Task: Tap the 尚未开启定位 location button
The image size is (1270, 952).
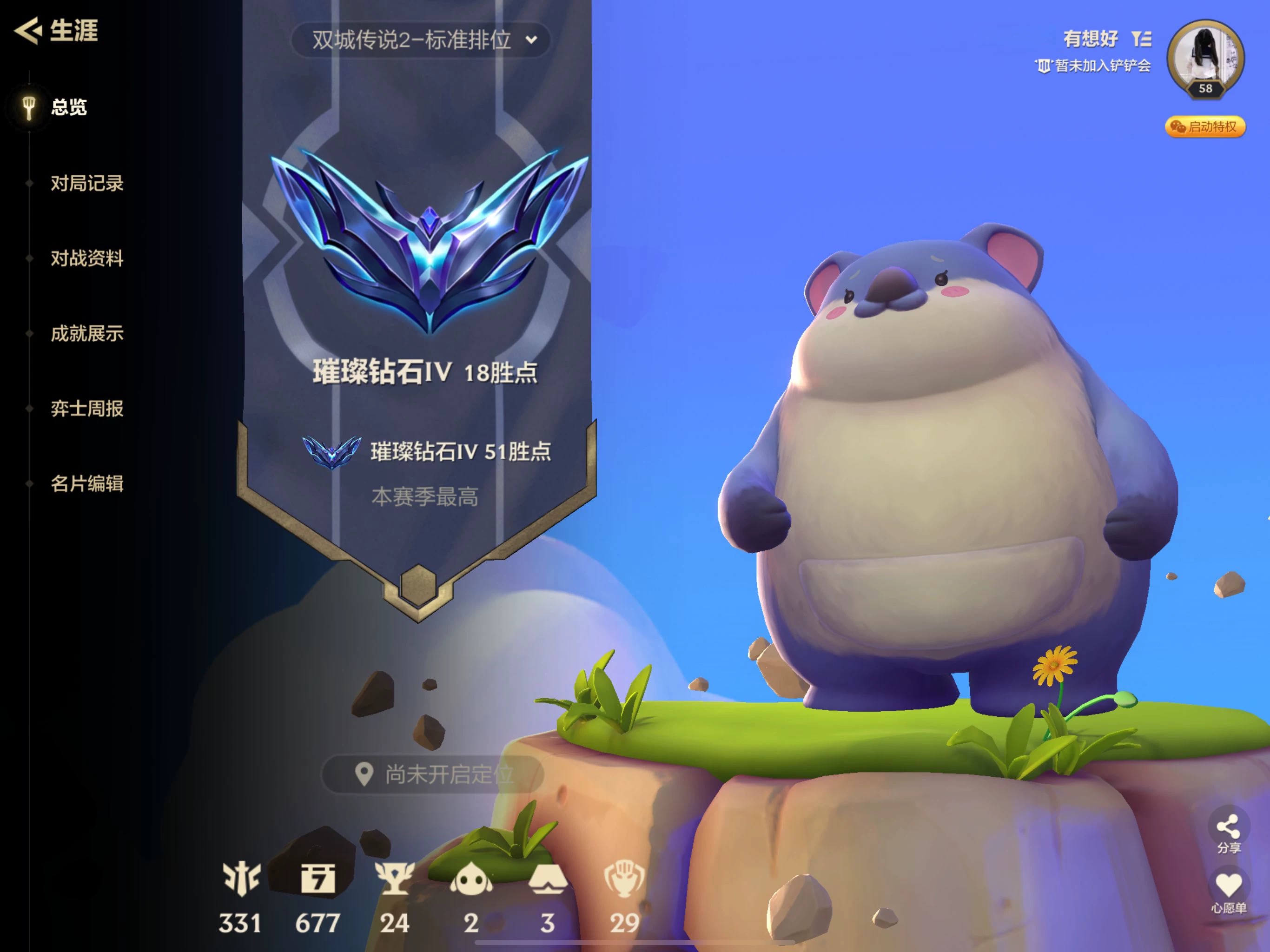Action: [x=433, y=774]
